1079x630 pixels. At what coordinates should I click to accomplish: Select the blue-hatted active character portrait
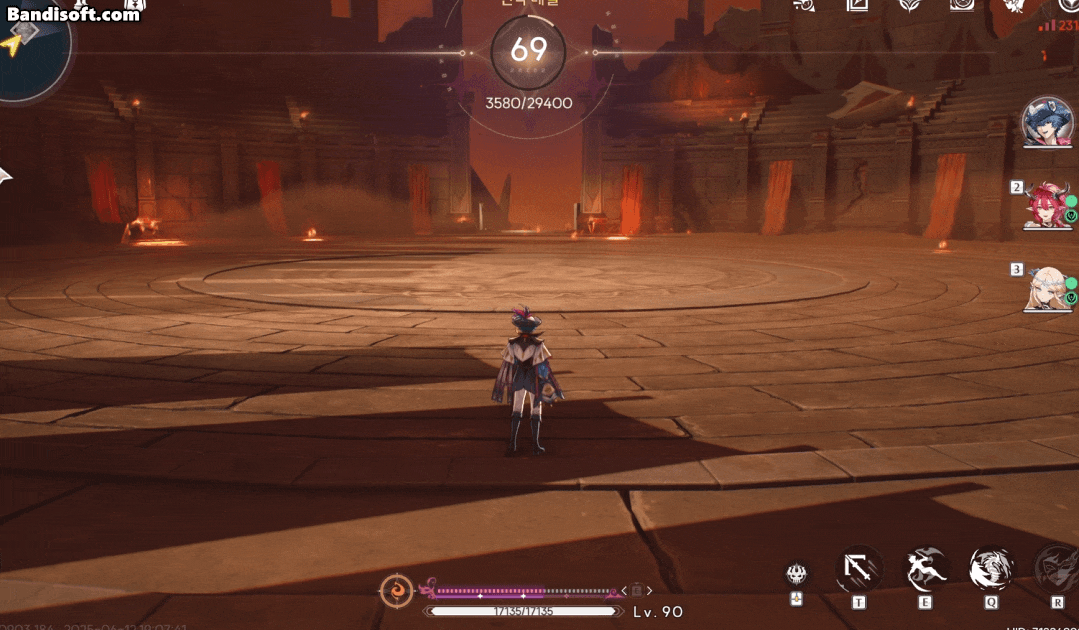click(1047, 122)
